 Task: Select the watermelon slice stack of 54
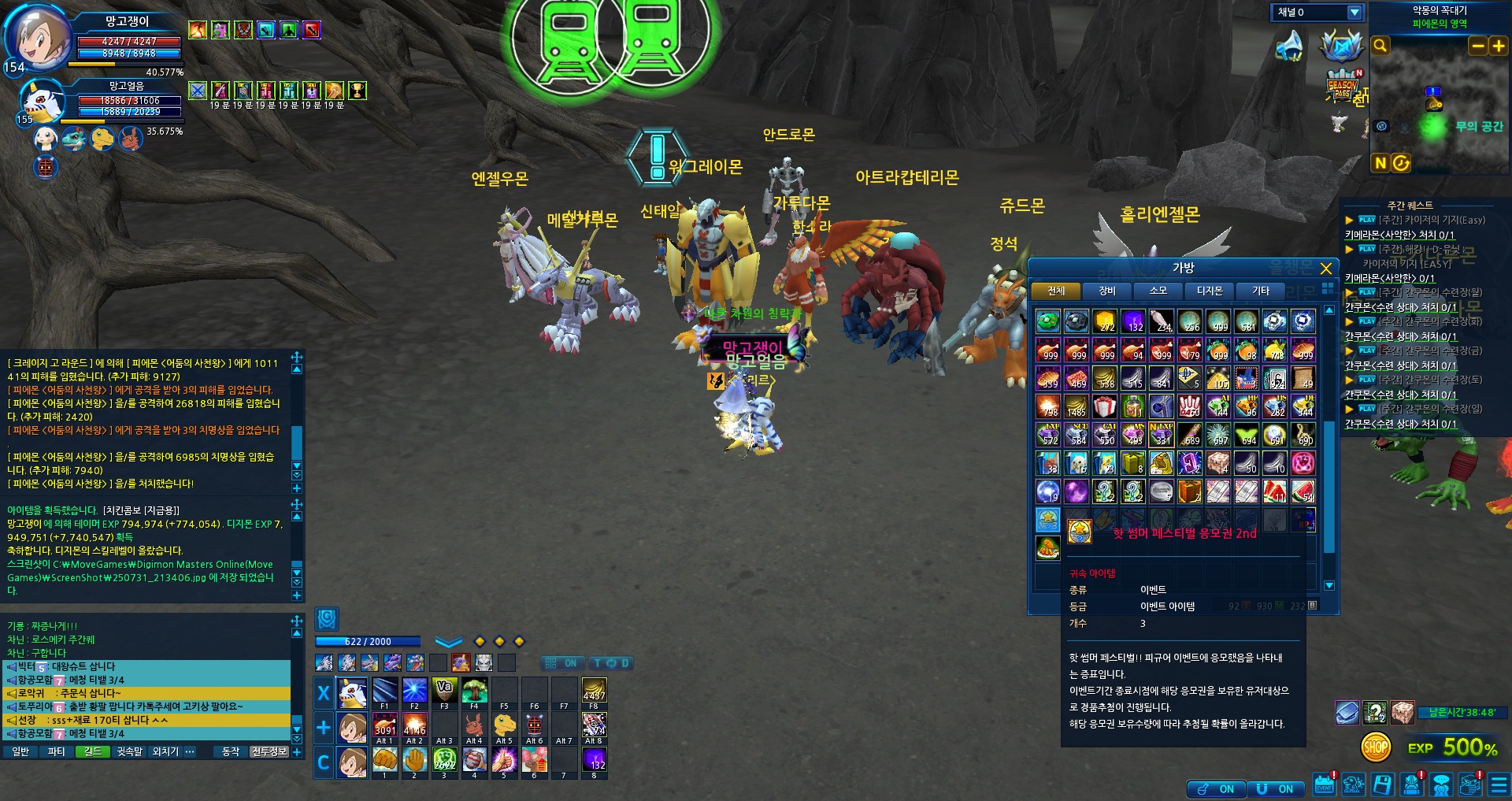point(1303,491)
